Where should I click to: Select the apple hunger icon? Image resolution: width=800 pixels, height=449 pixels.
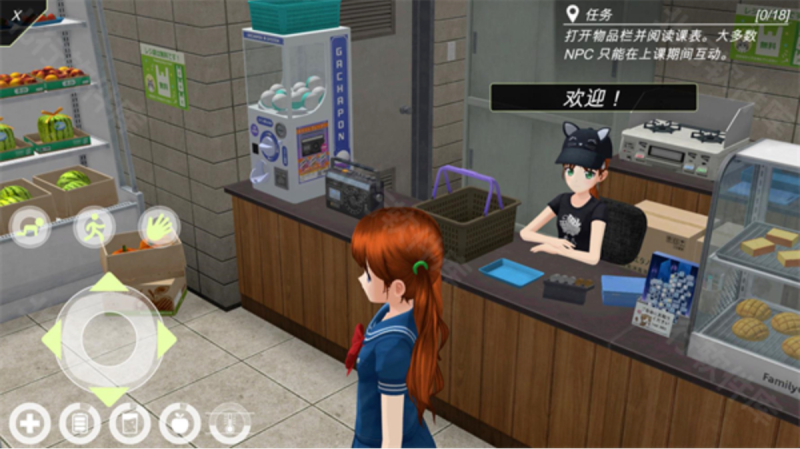pos(180,424)
